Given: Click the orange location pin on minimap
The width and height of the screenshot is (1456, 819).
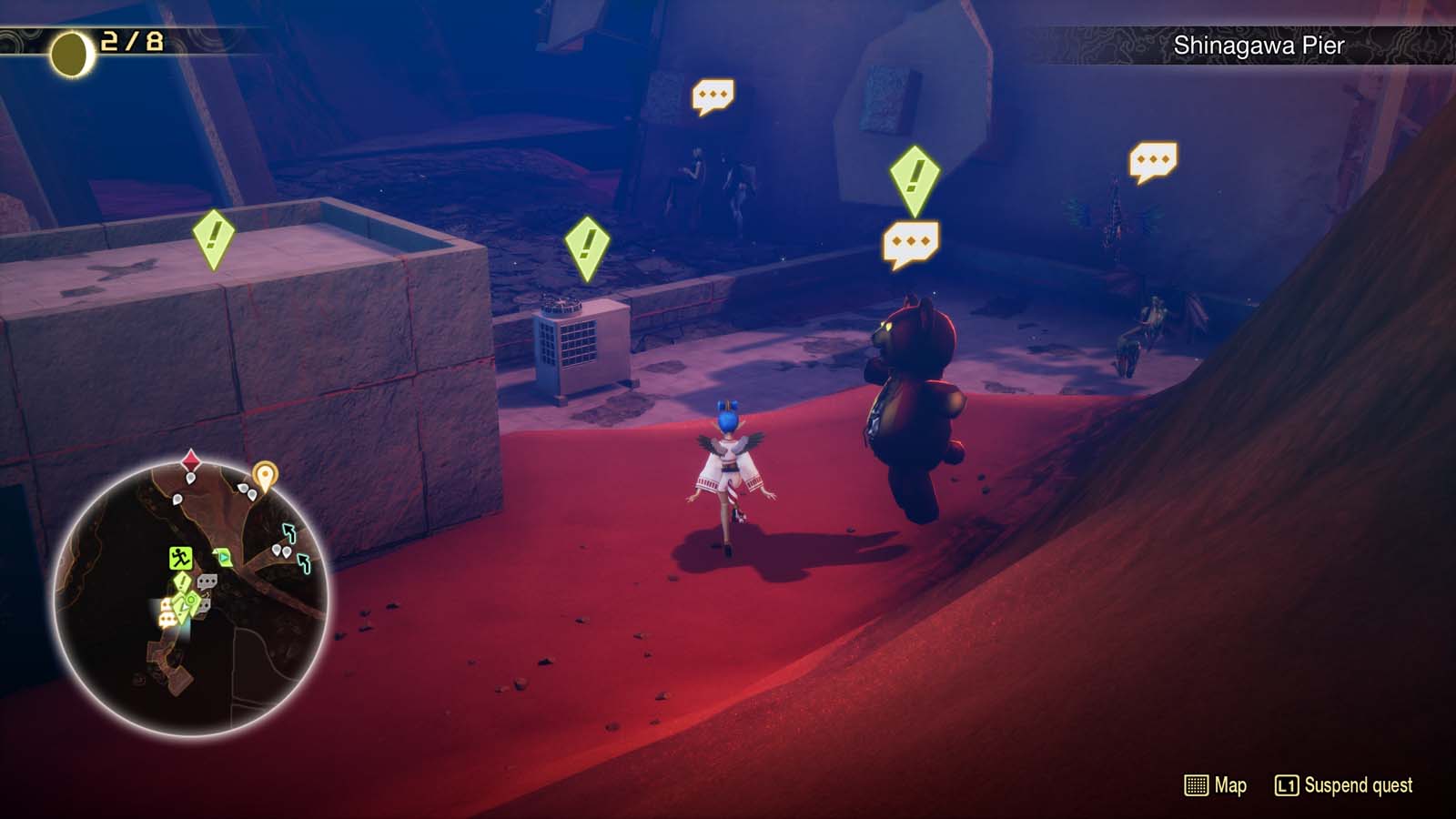Looking at the screenshot, I should click(x=265, y=476).
